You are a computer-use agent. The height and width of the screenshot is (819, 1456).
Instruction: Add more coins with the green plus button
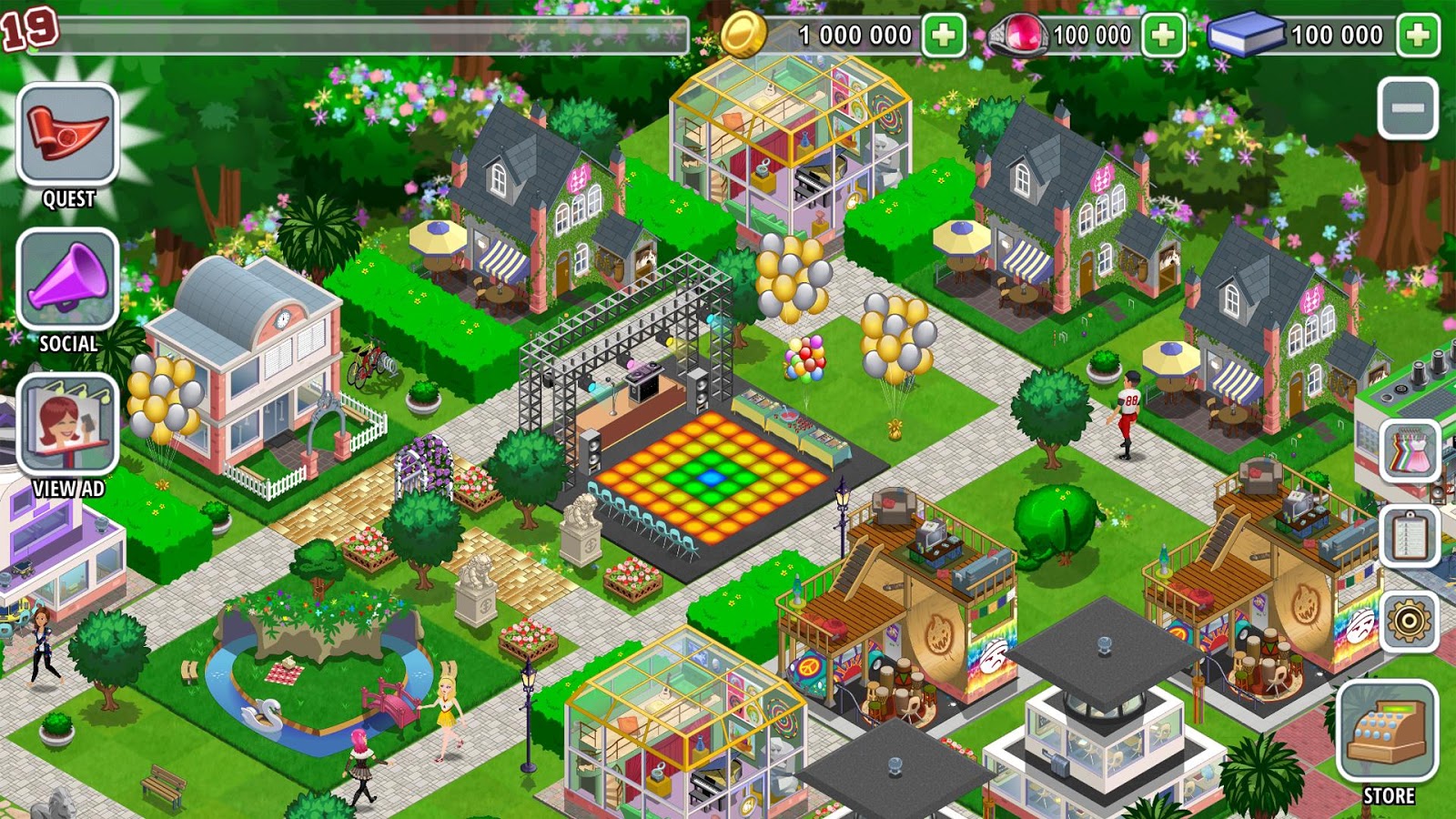(x=942, y=35)
